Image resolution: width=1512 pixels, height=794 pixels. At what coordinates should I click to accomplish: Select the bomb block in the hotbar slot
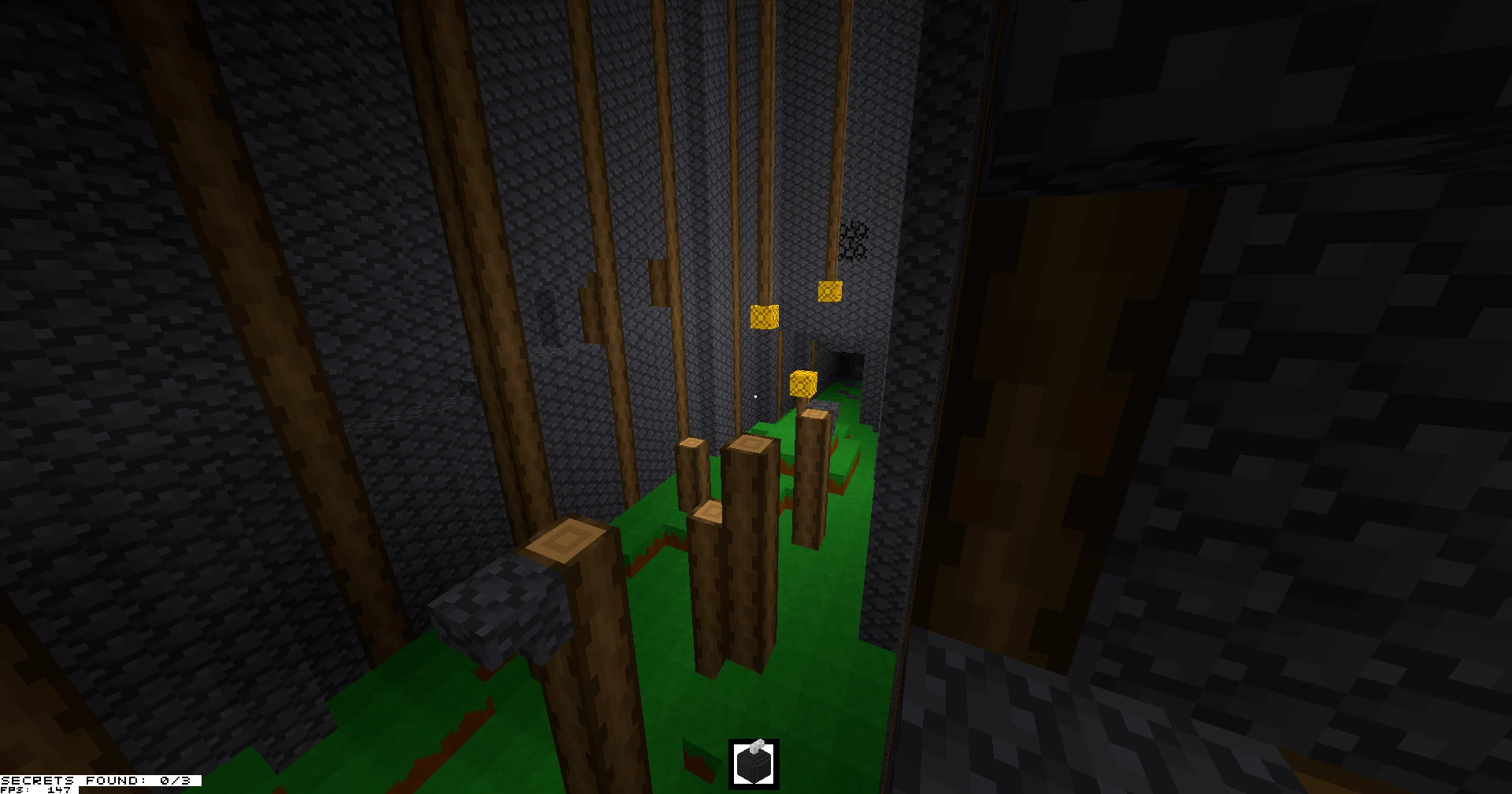pos(754,765)
